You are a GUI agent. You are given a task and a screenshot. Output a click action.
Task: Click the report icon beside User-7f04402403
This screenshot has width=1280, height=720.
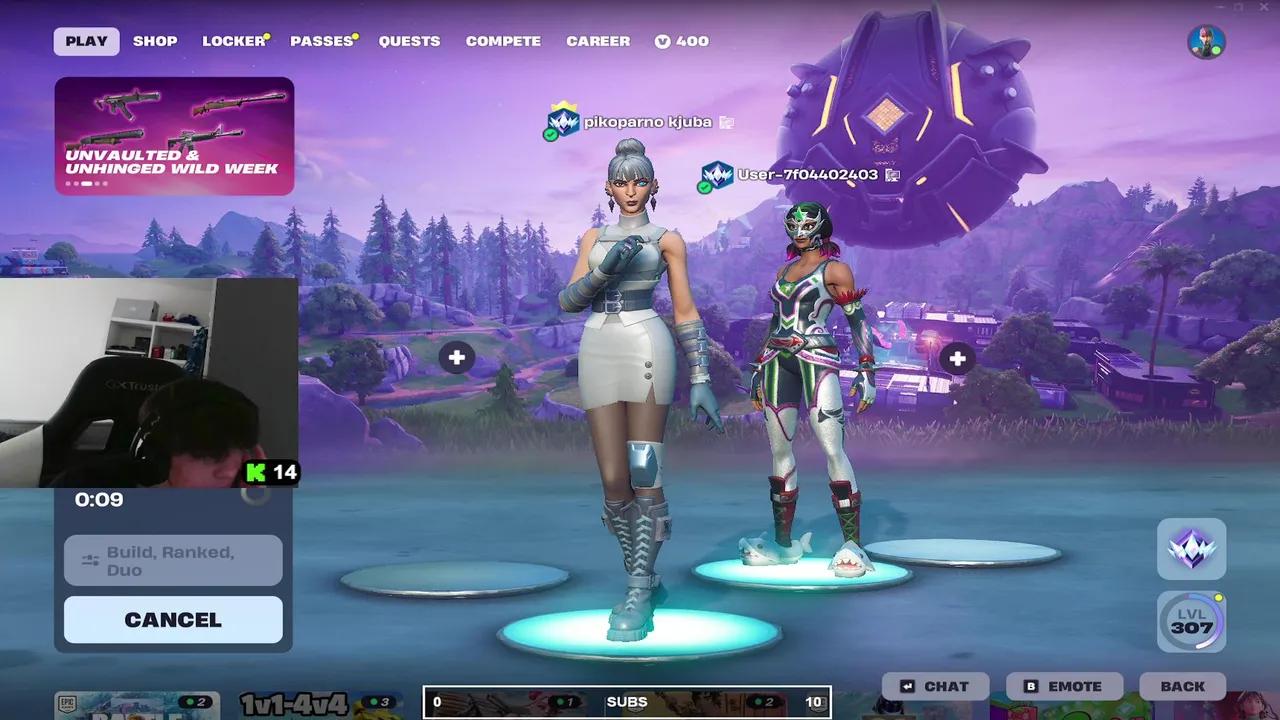coord(893,174)
